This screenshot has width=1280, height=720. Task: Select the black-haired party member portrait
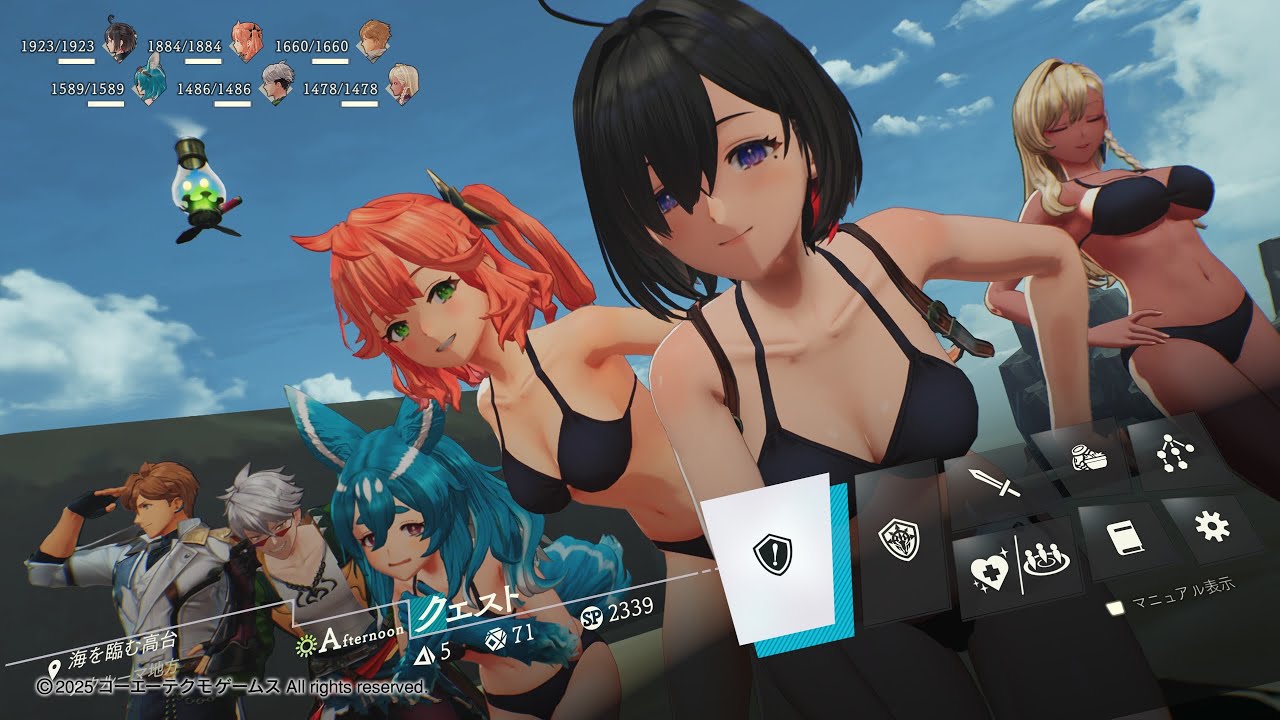coord(120,43)
